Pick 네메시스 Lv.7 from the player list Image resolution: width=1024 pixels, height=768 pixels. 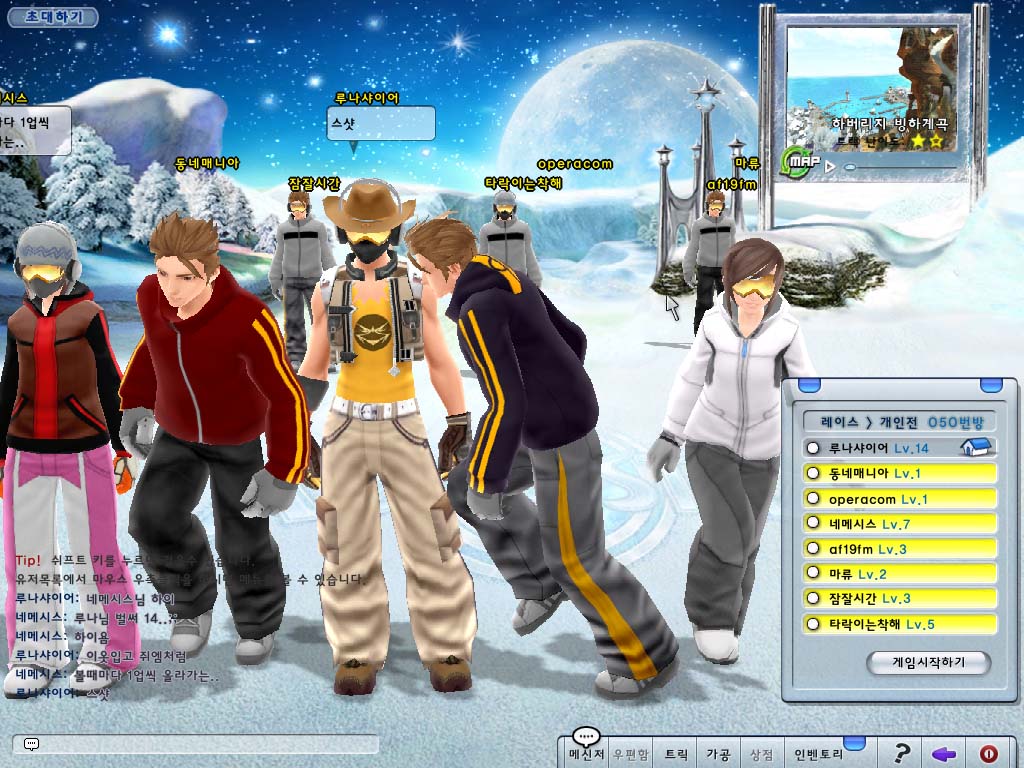(899, 523)
